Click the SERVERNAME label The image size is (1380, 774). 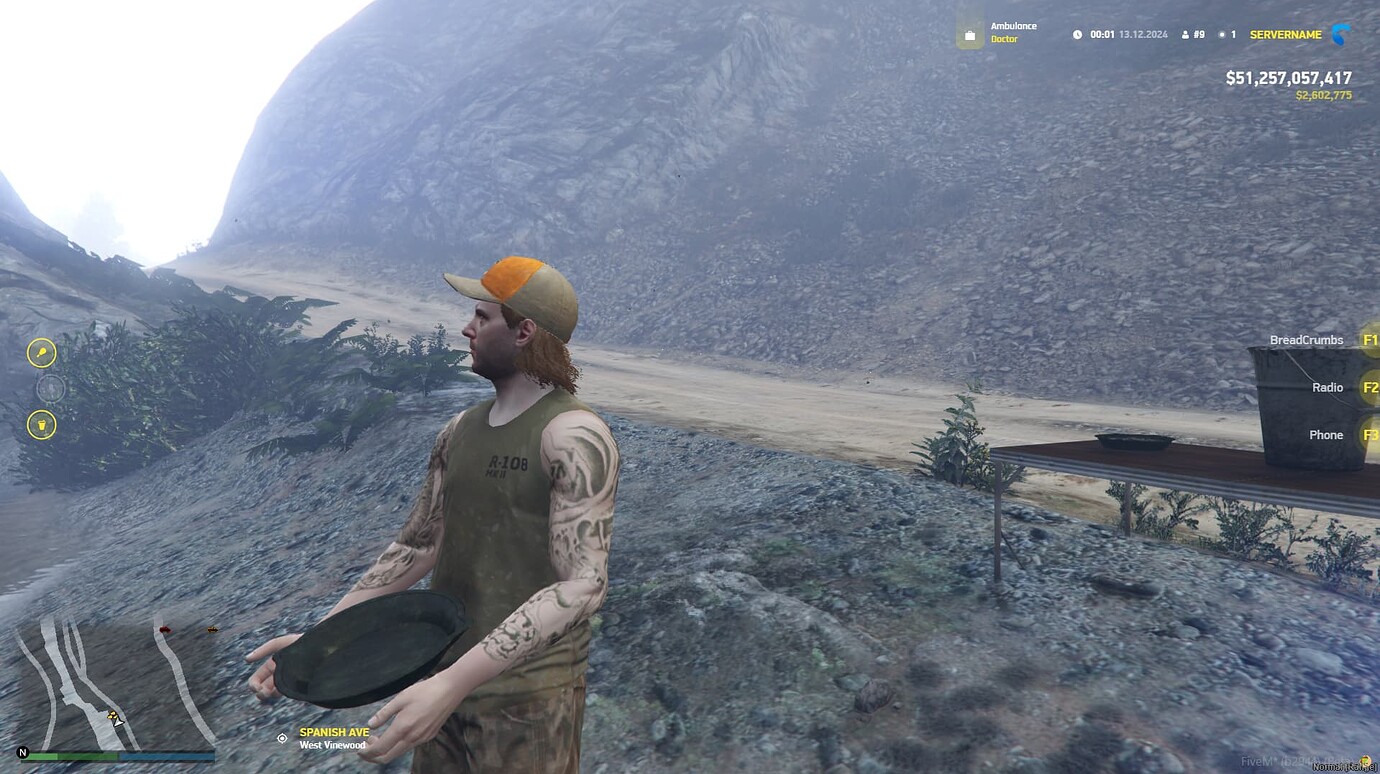(x=1285, y=33)
